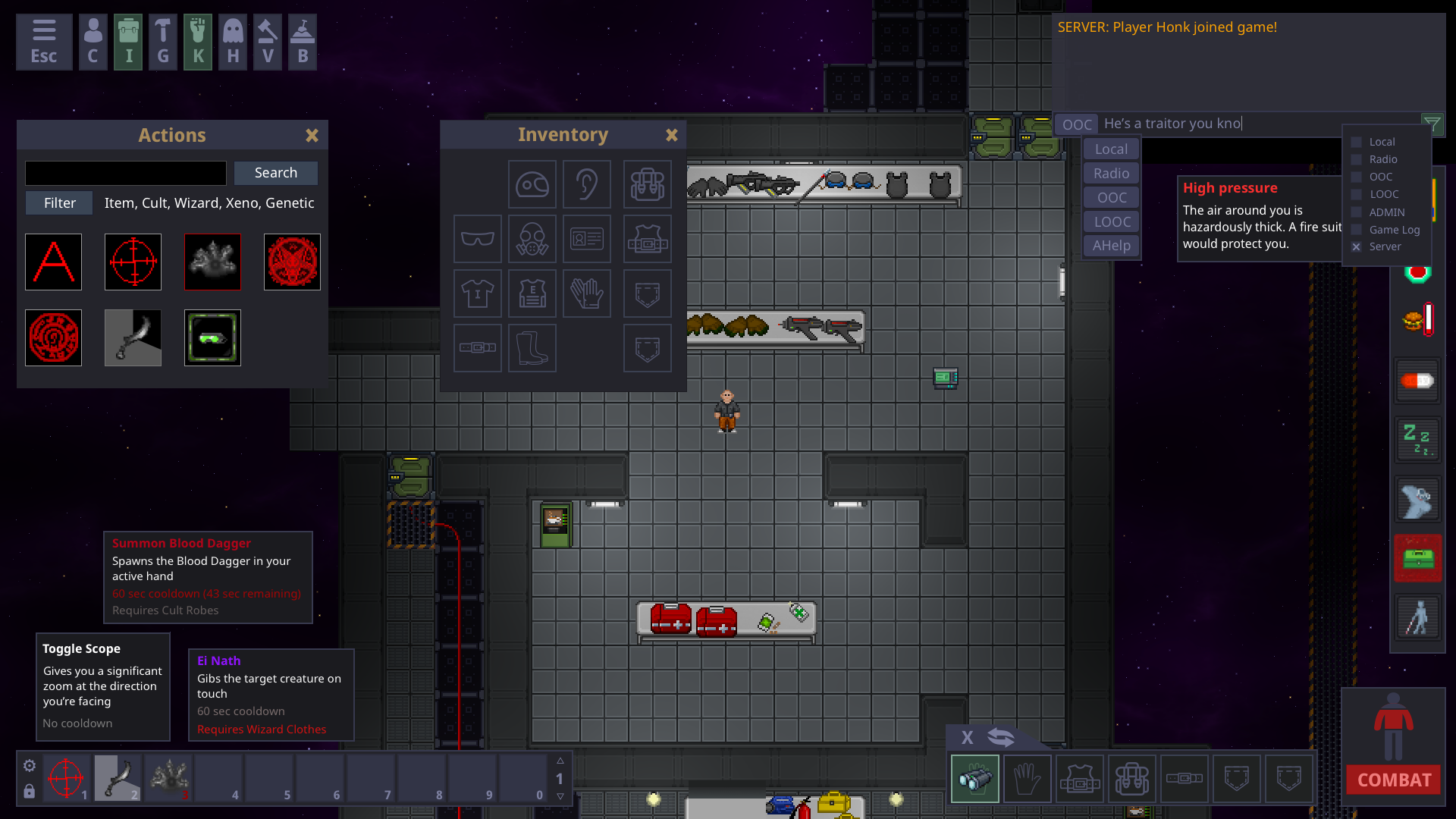Choose the LOOC chat channel
The width and height of the screenshot is (1456, 819).
coord(1112,222)
